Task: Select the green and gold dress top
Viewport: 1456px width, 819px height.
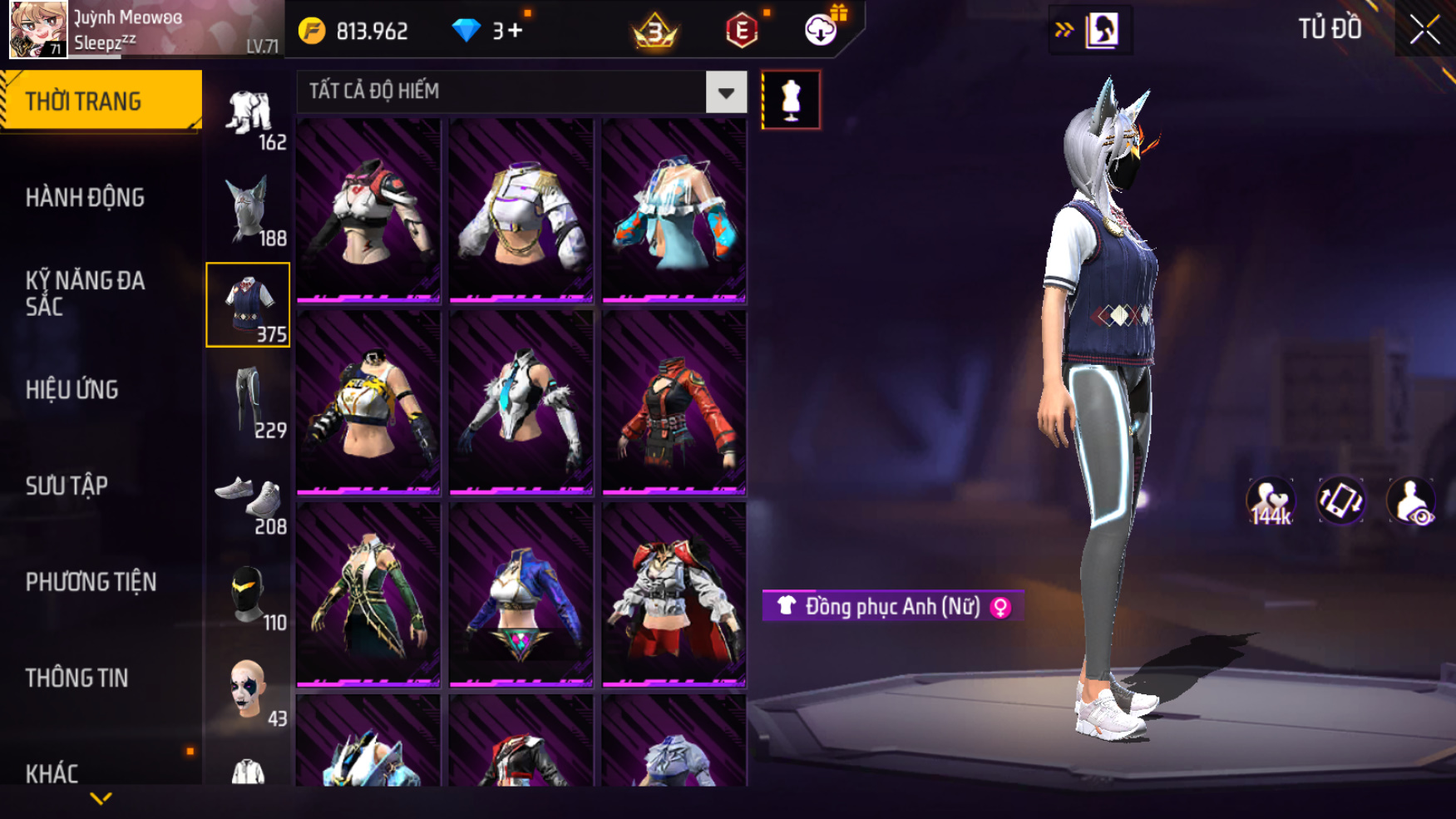Action: (368, 594)
